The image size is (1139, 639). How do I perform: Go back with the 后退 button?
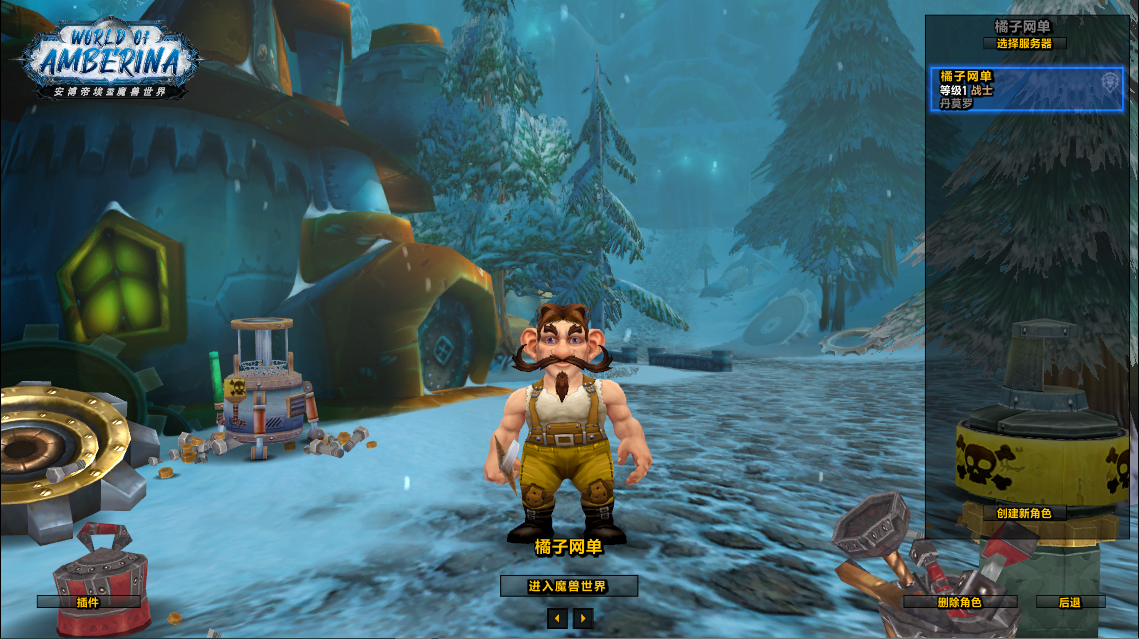[x=1070, y=602]
